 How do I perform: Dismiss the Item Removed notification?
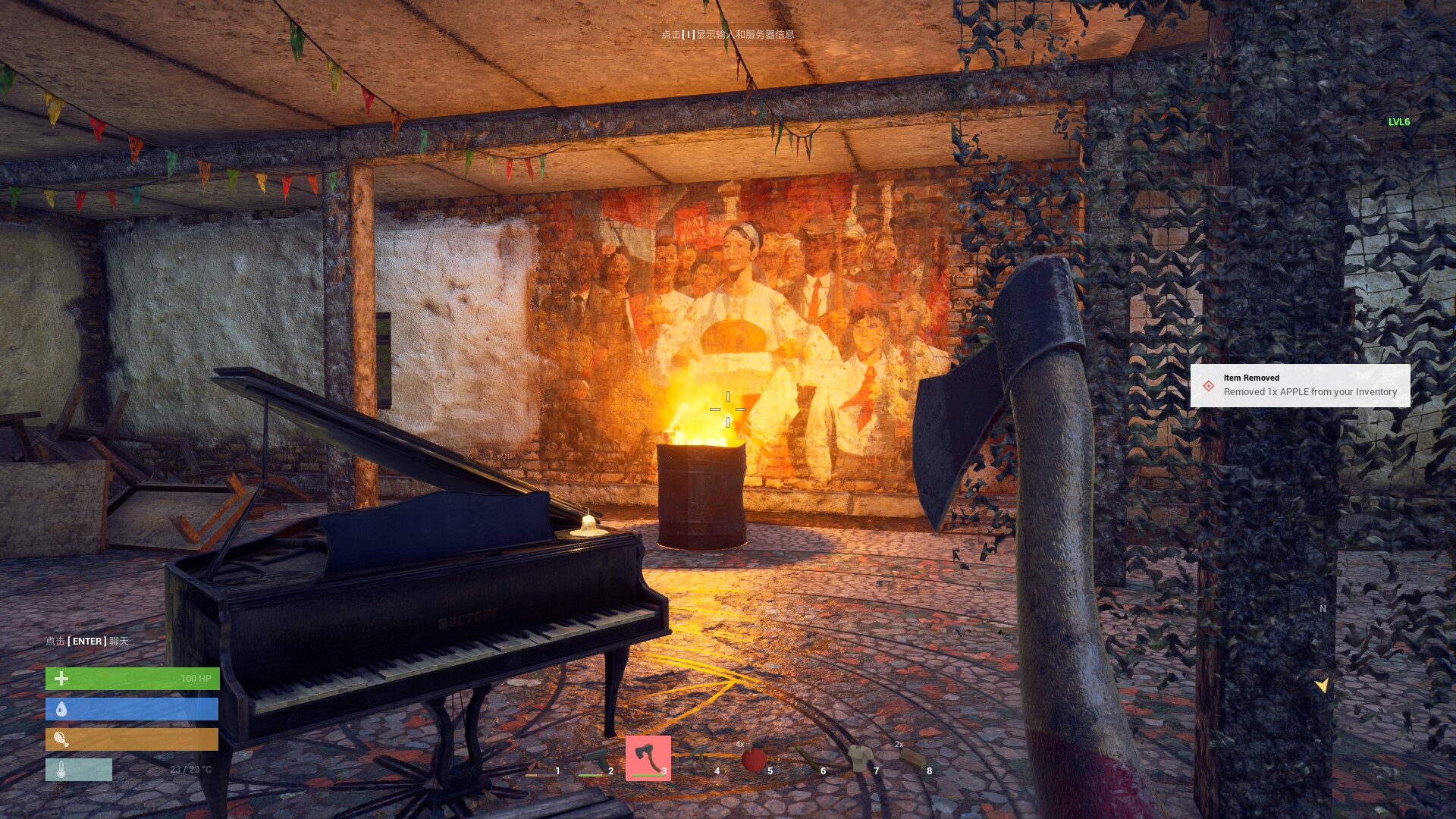point(1301,385)
